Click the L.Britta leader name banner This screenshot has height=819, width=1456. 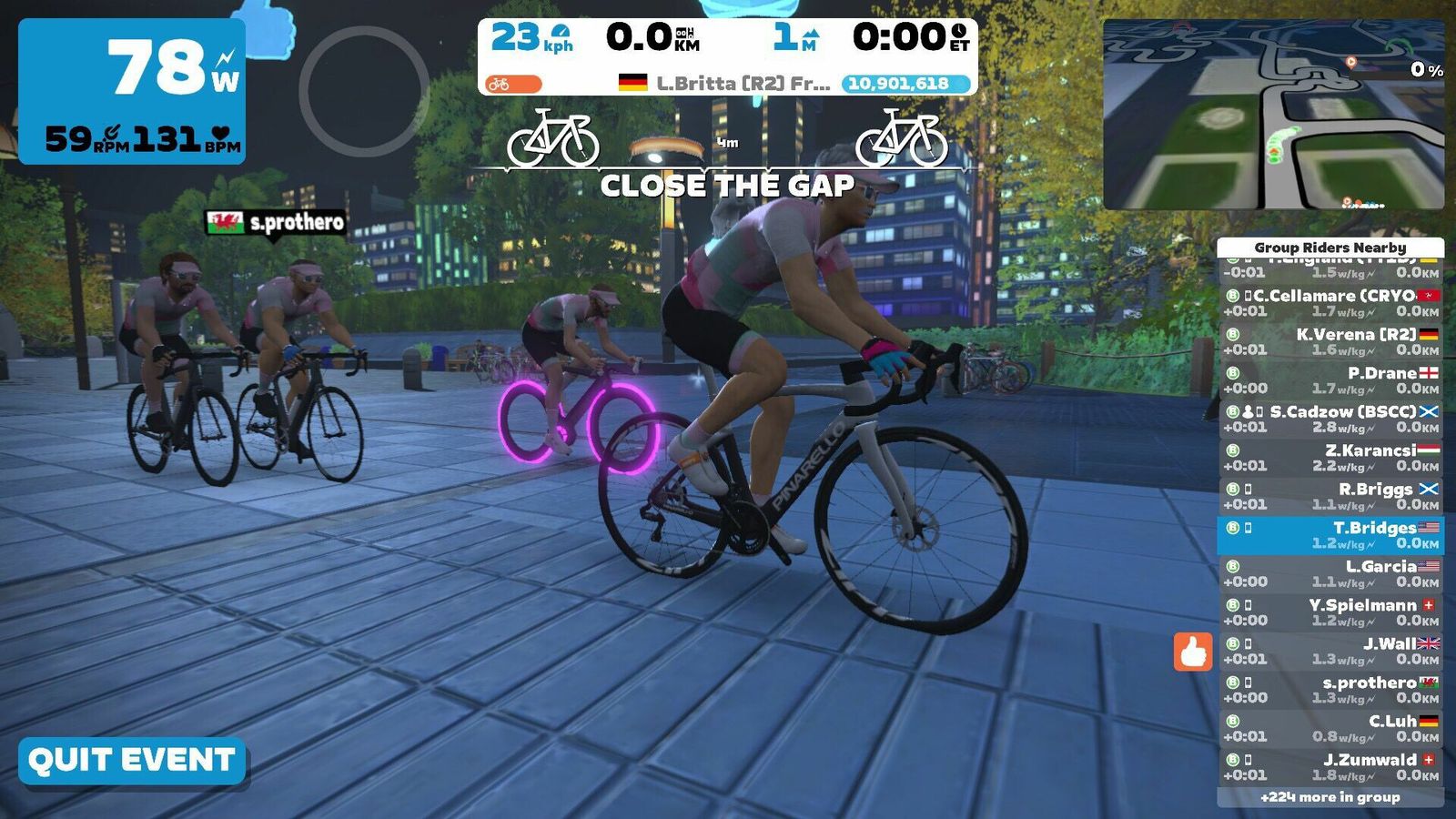click(728, 84)
